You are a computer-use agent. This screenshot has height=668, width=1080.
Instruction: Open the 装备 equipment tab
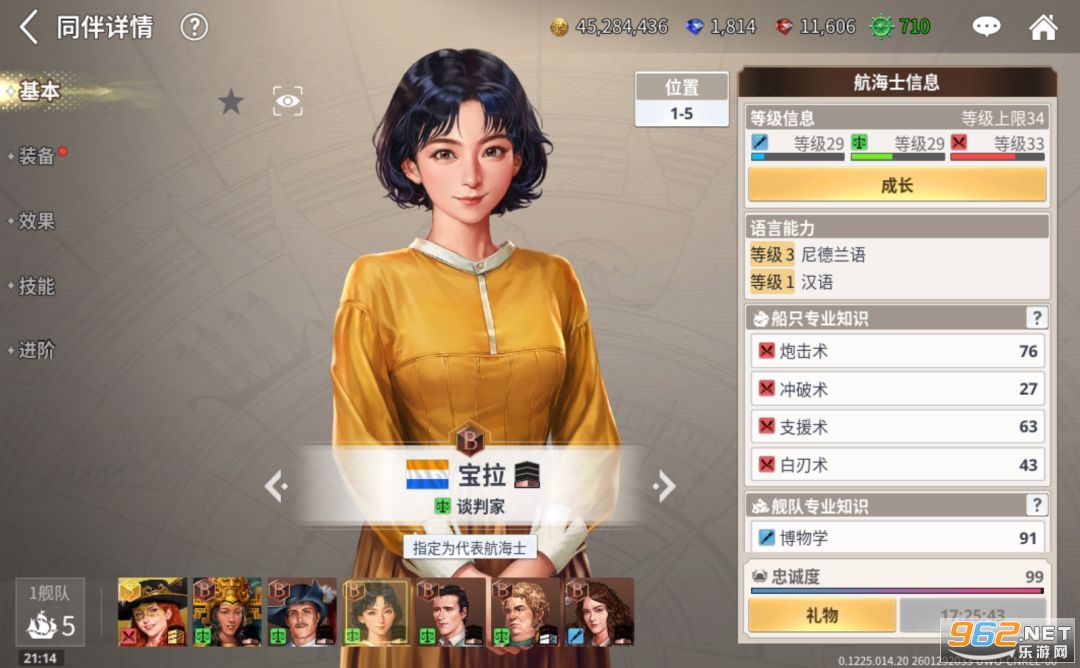coord(37,156)
